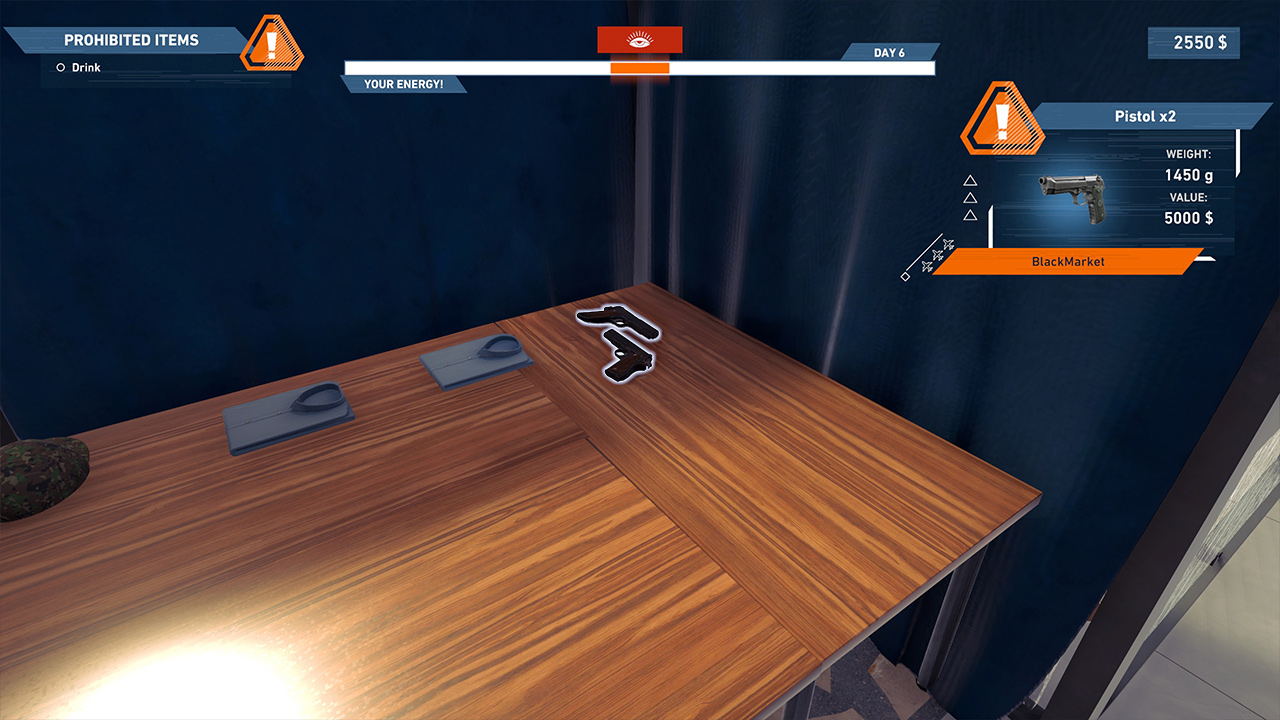The image size is (1280, 720).
Task: Click the bottom triangle marker beside the pistol panel
Action: click(x=969, y=214)
